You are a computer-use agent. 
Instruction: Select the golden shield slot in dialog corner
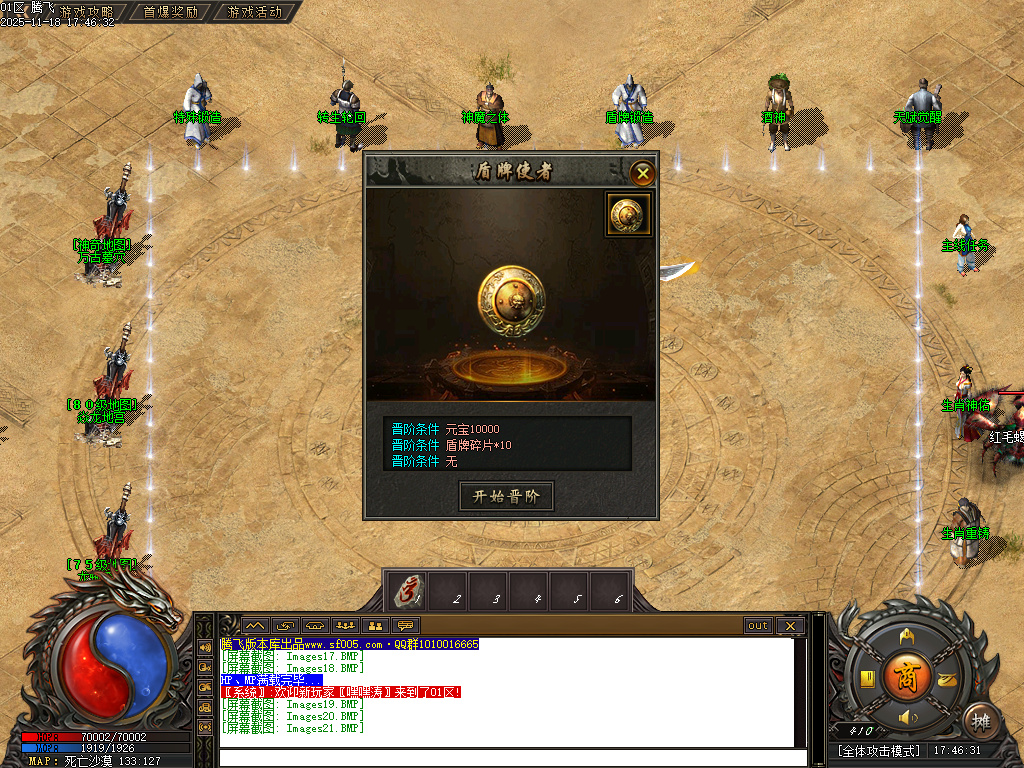[x=628, y=214]
